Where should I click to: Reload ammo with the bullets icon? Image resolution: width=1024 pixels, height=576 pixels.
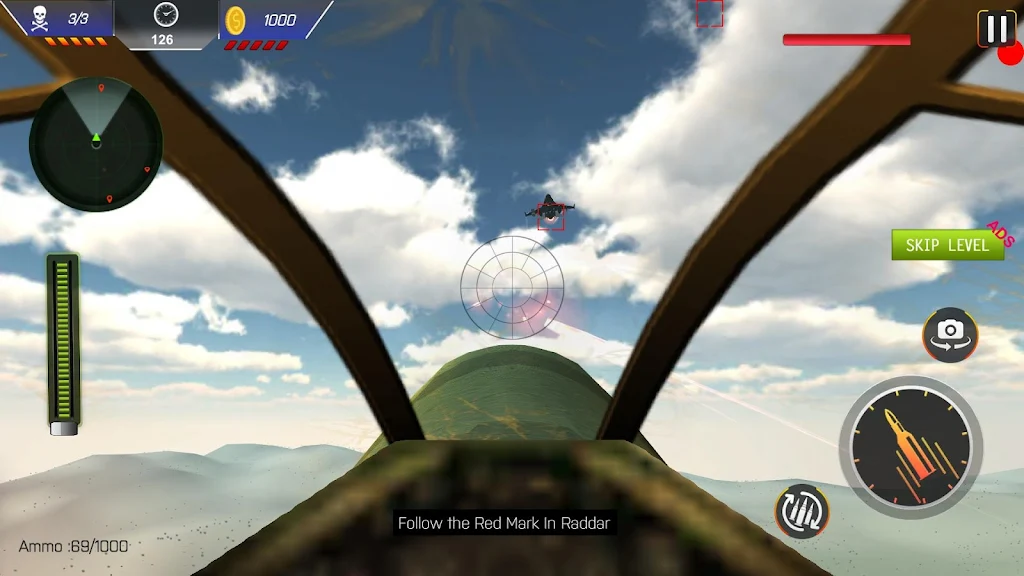click(x=802, y=510)
